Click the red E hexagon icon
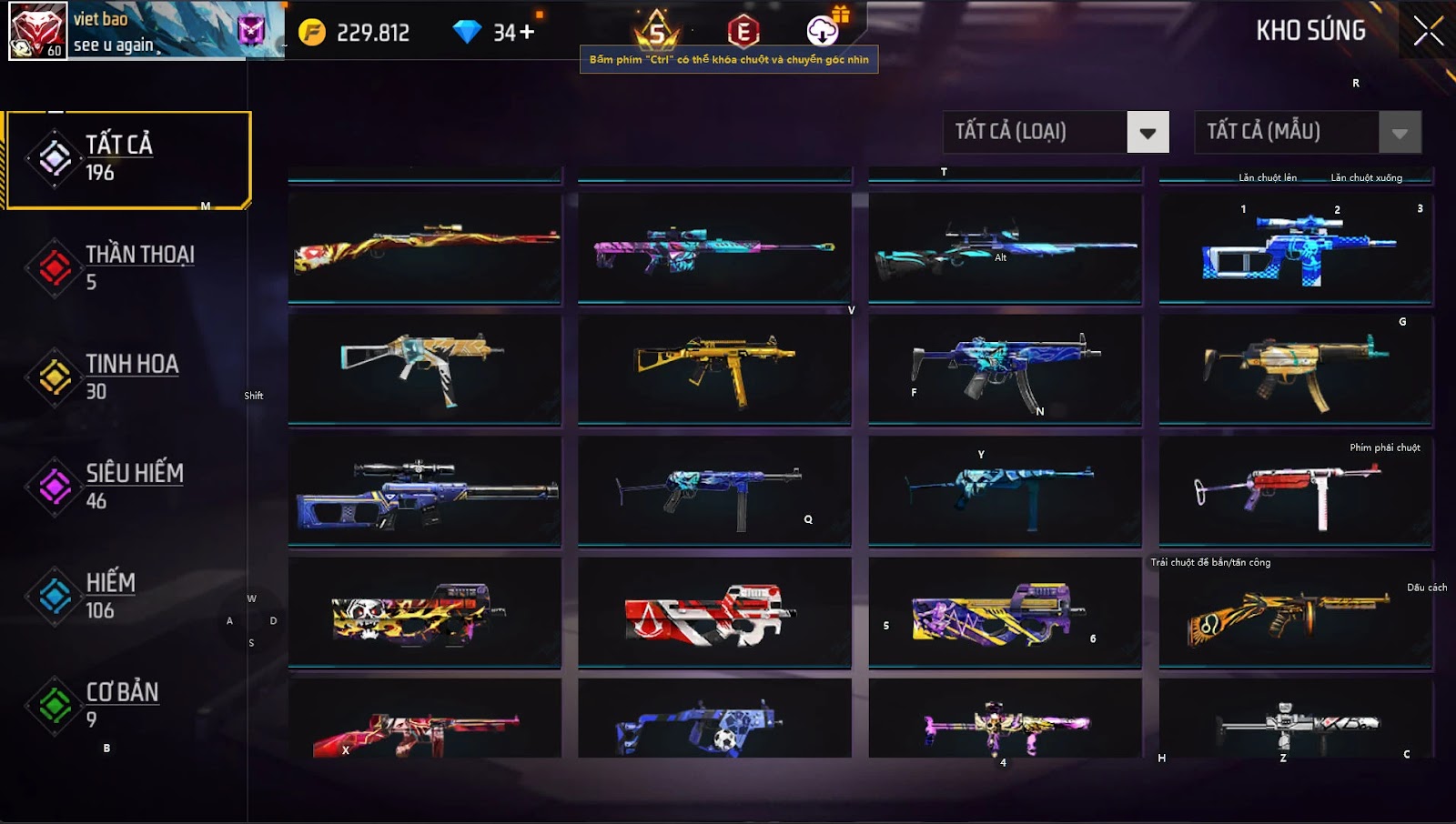 coord(743,32)
